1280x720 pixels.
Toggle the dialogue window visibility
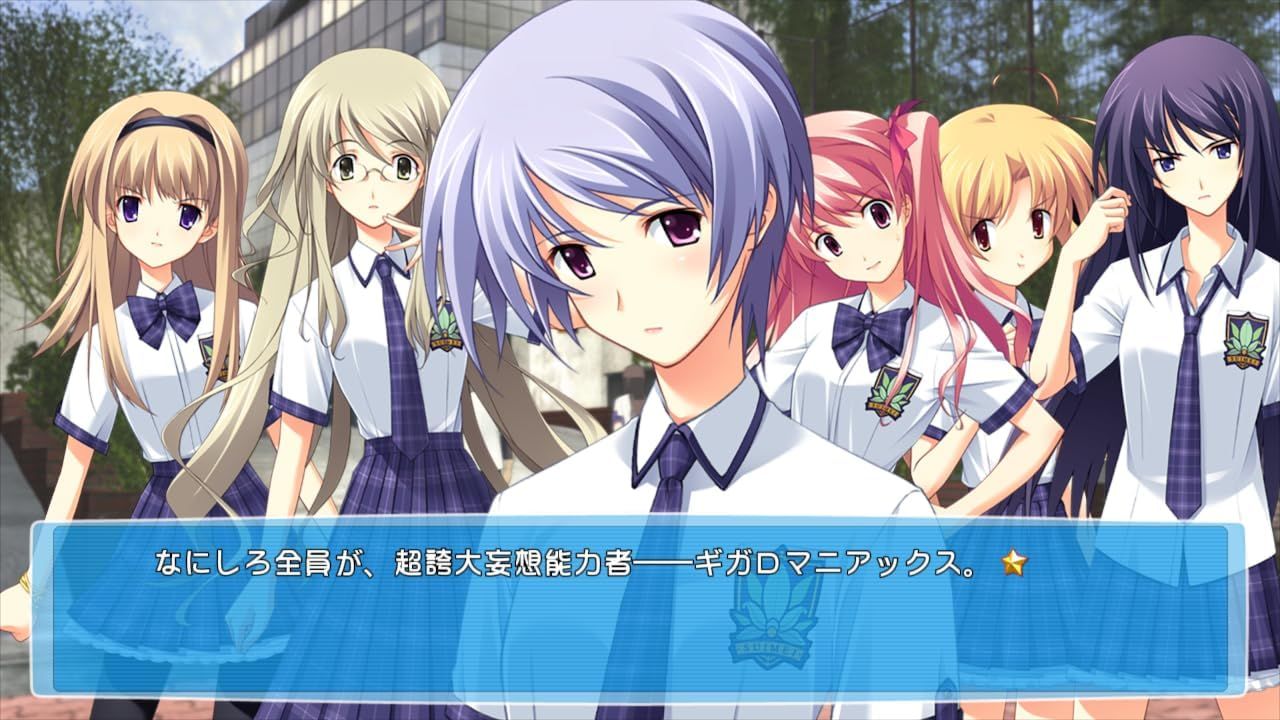(640, 610)
